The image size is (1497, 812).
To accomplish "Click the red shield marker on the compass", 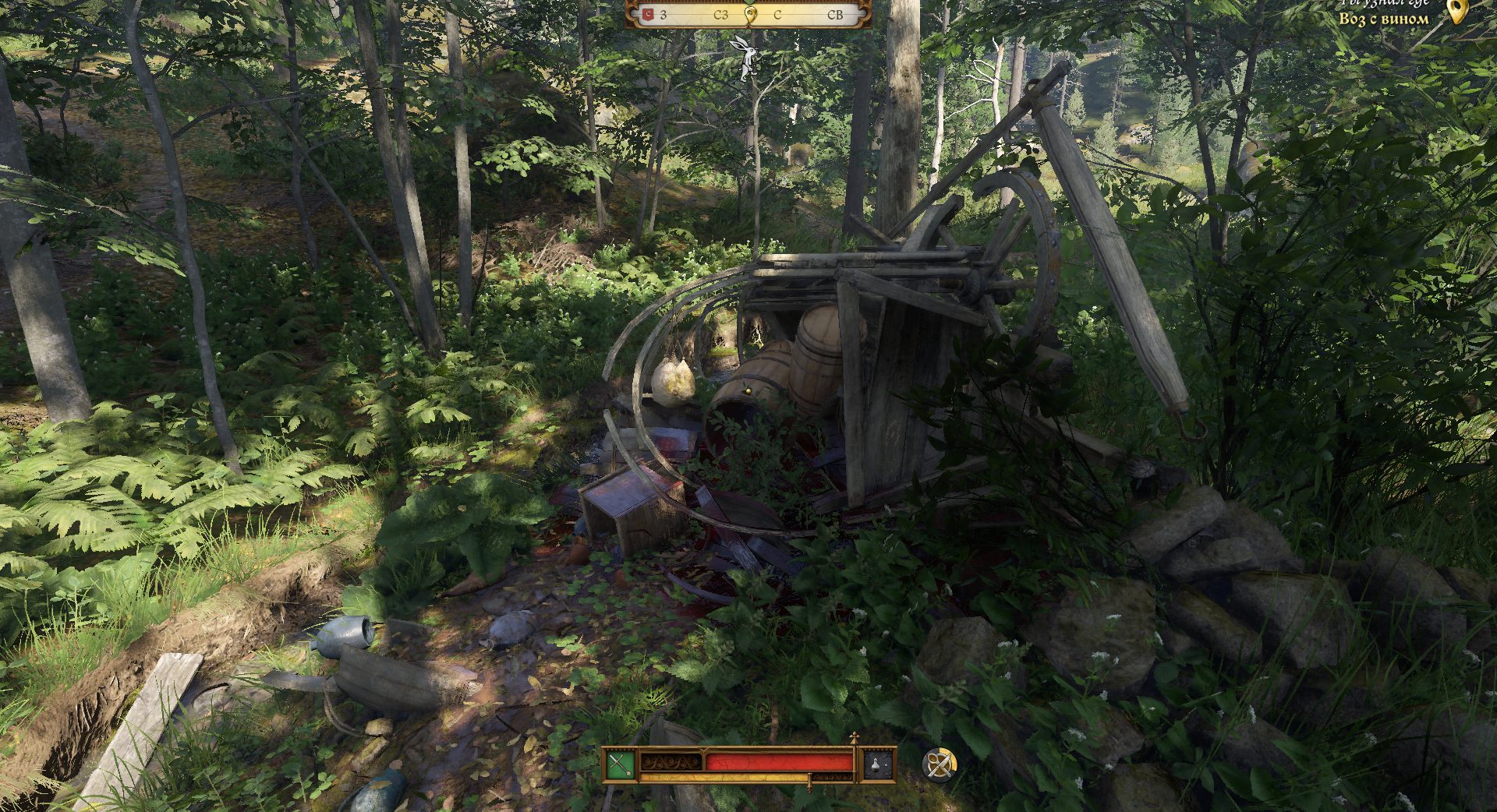I will [648, 14].
